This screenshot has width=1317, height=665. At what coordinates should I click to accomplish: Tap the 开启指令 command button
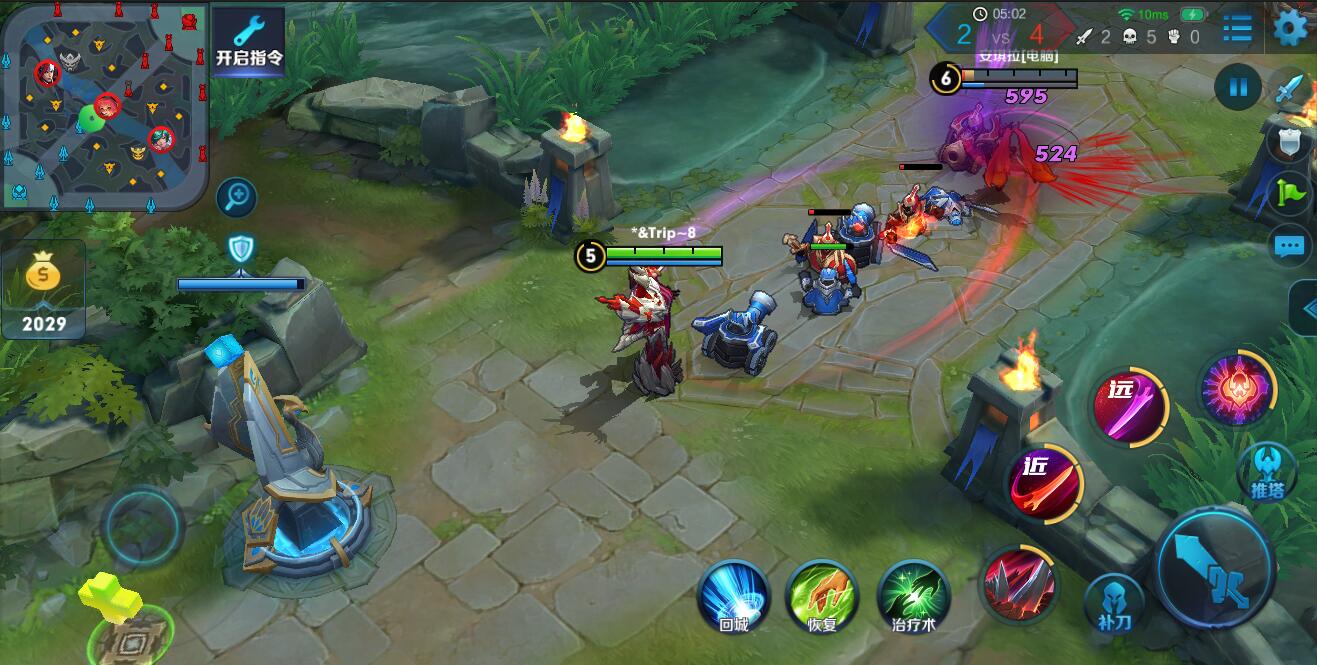pos(249,44)
